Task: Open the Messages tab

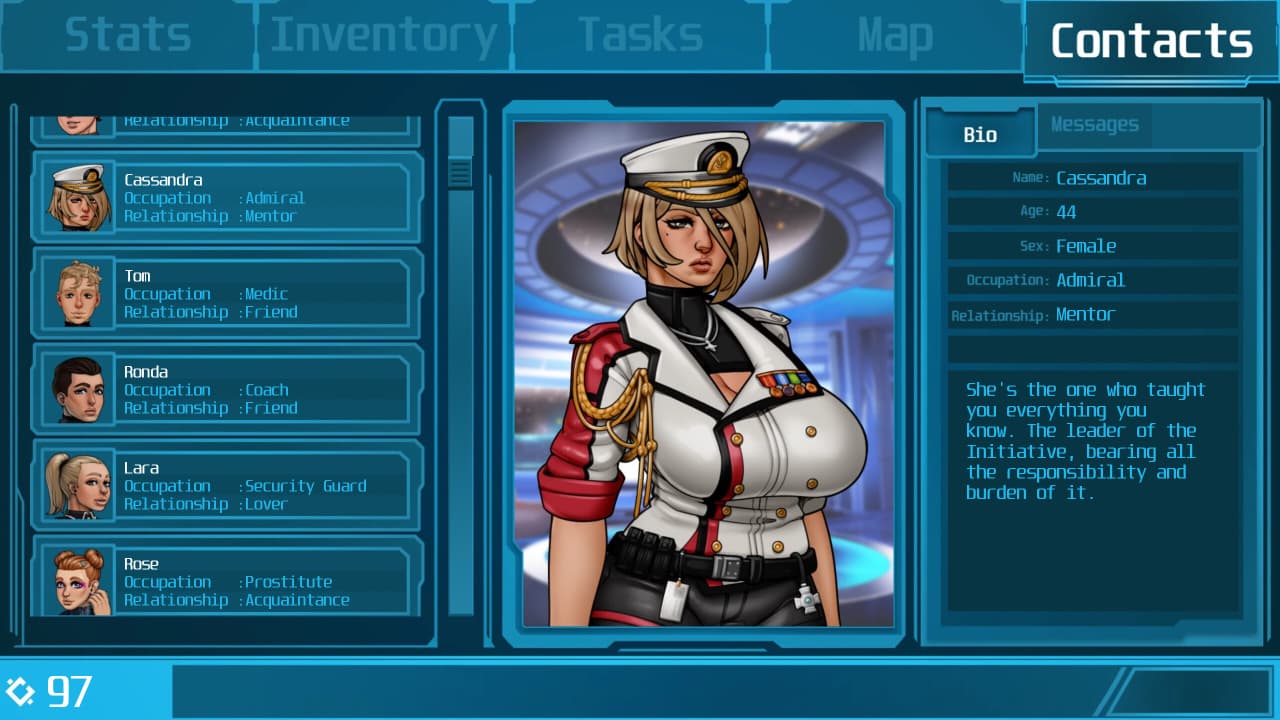Action: coord(1094,125)
